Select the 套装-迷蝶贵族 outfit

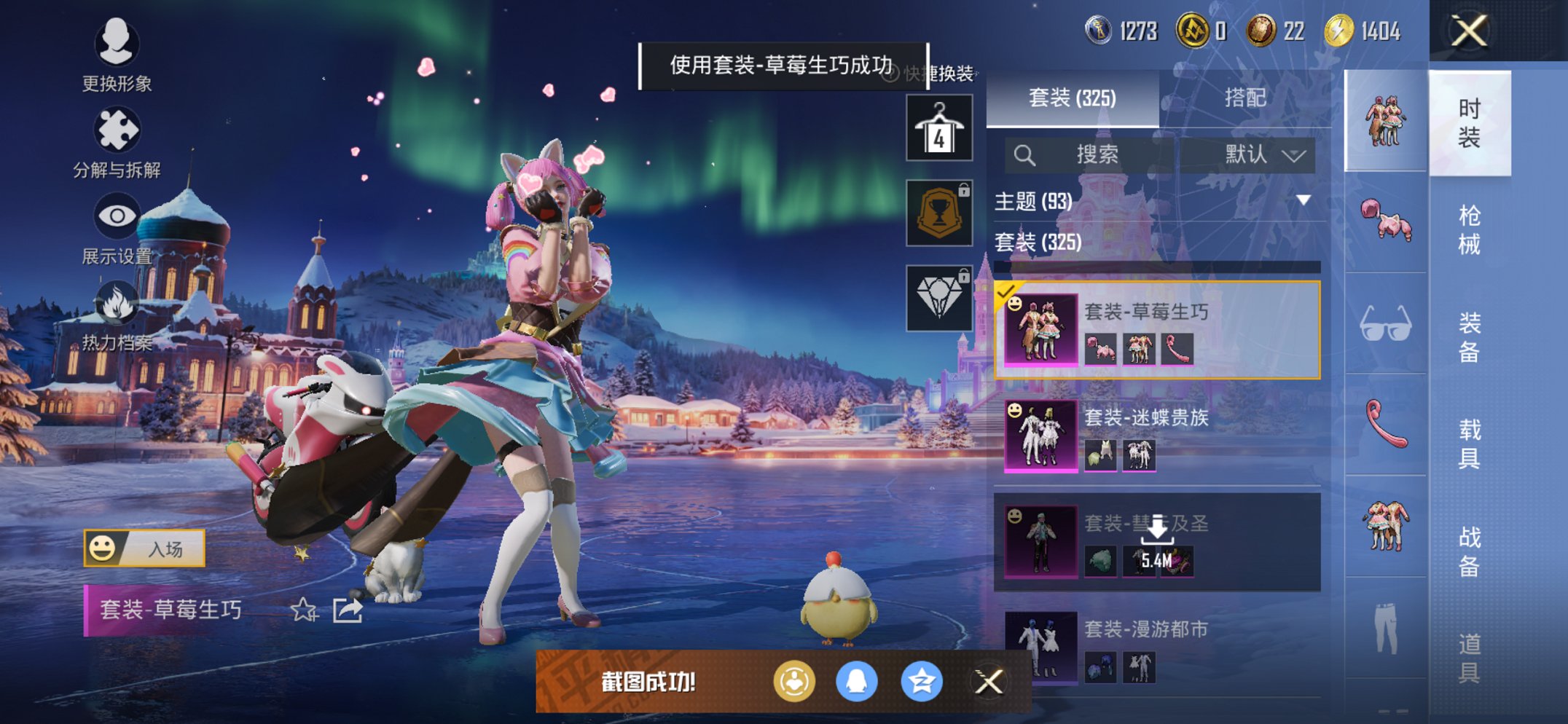(1157, 435)
